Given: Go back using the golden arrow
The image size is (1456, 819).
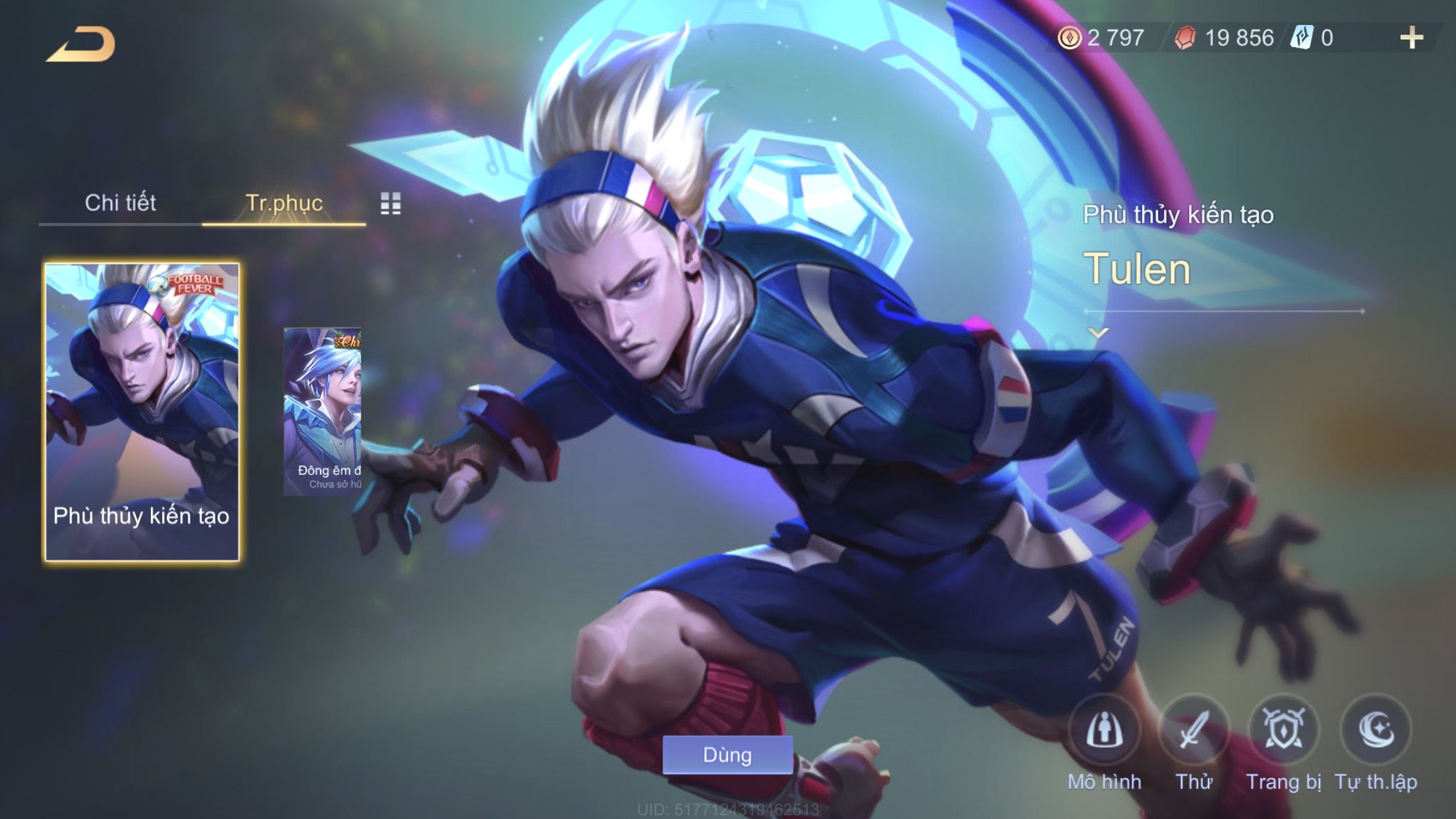Looking at the screenshot, I should (80, 45).
